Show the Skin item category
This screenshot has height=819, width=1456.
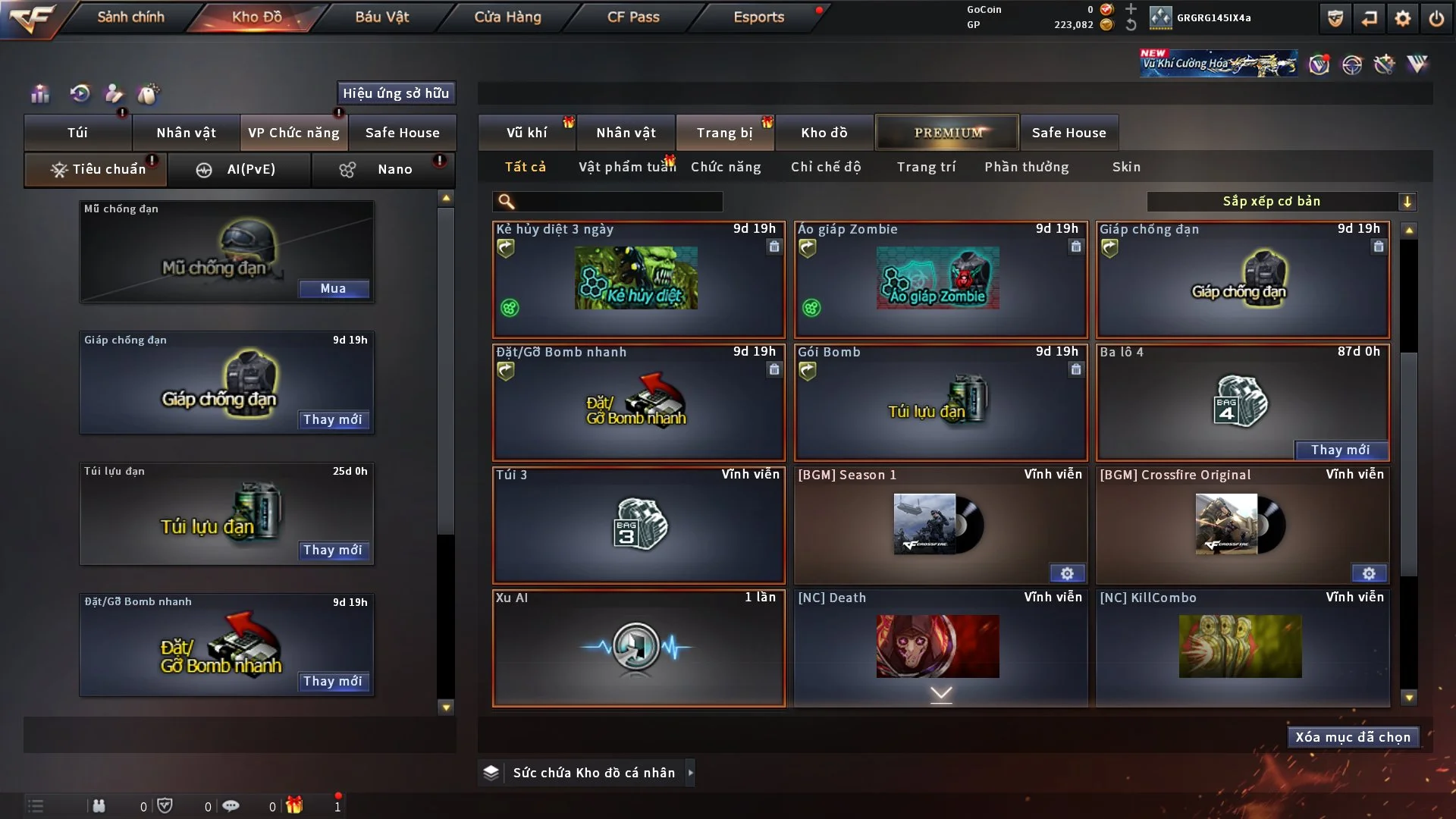(1126, 167)
